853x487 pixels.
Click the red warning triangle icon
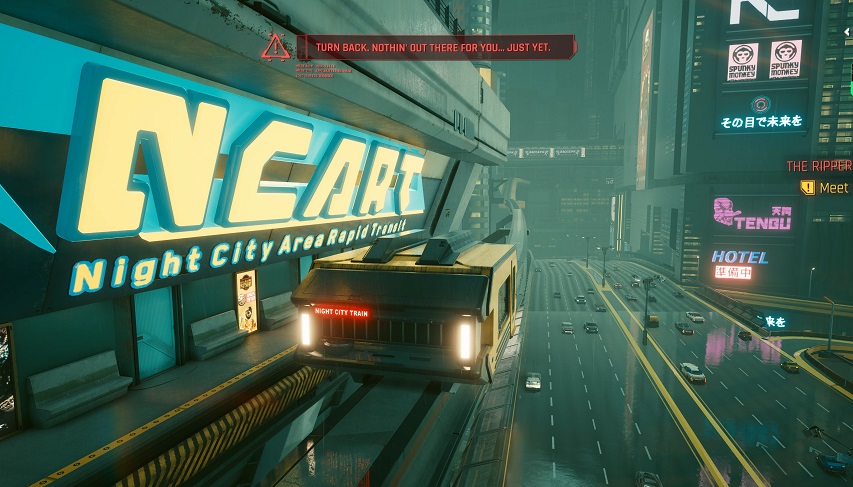pos(275,46)
